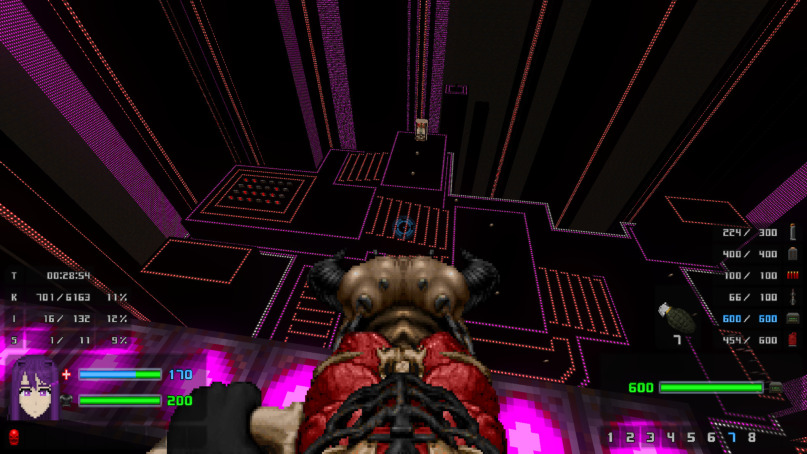
Task: Click the highlighted weapon slot 7
Action: click(731, 437)
